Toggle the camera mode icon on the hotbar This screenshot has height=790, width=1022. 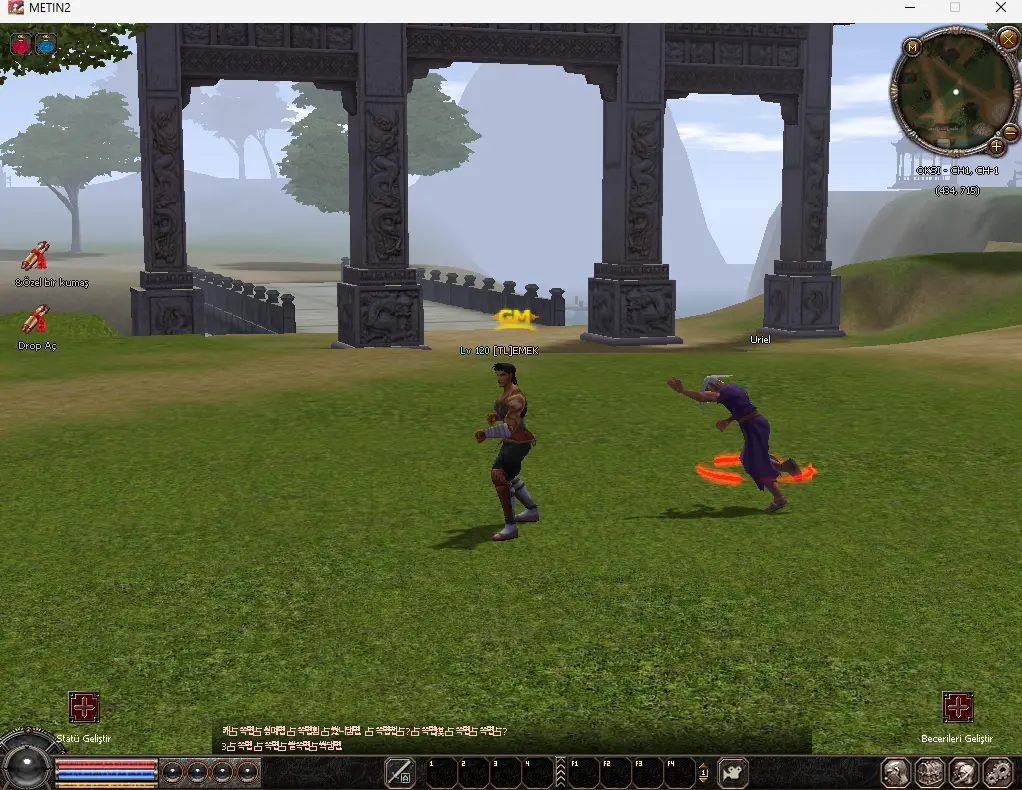[733, 772]
